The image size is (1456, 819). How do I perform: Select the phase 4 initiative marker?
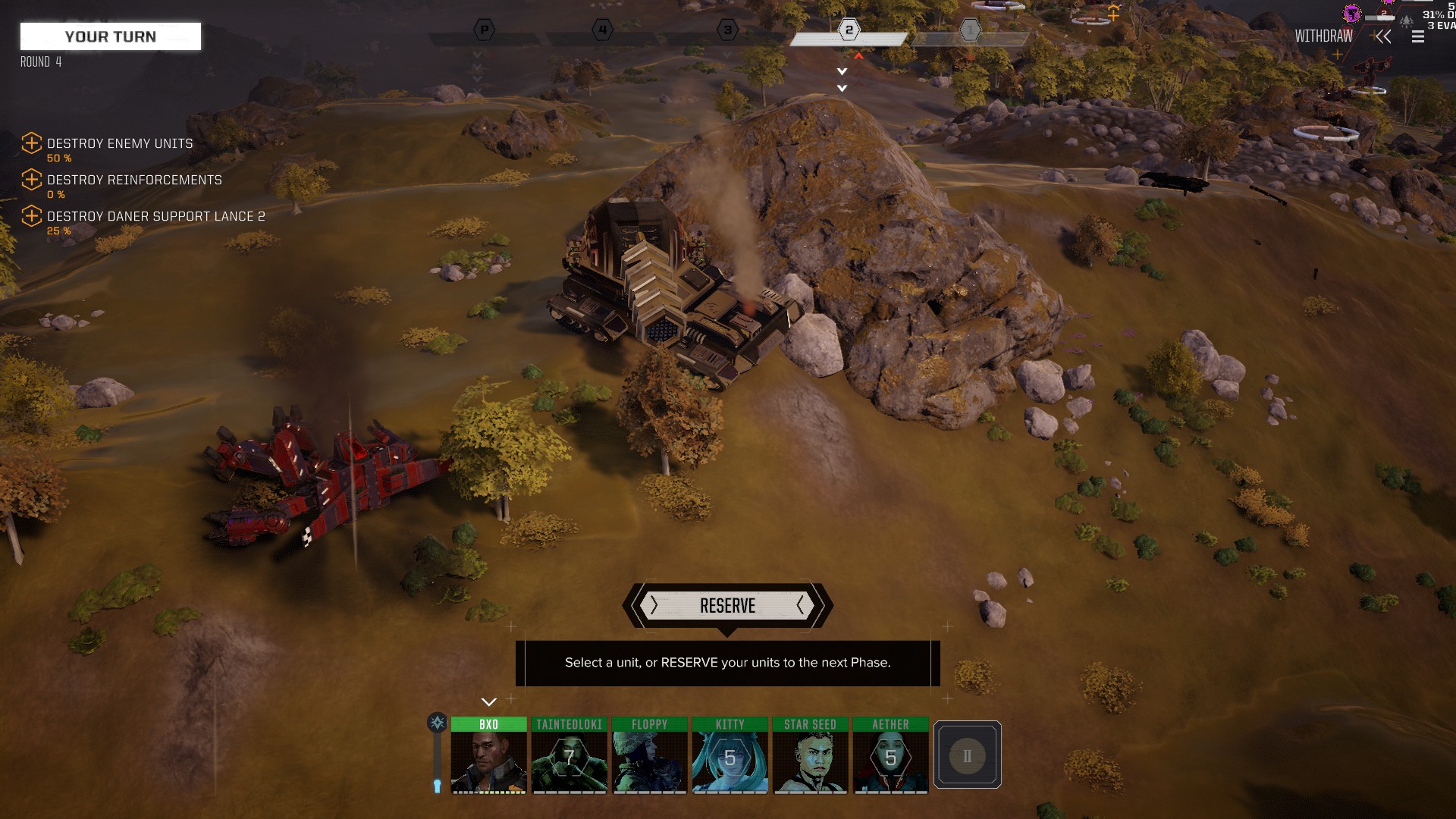[x=602, y=30]
